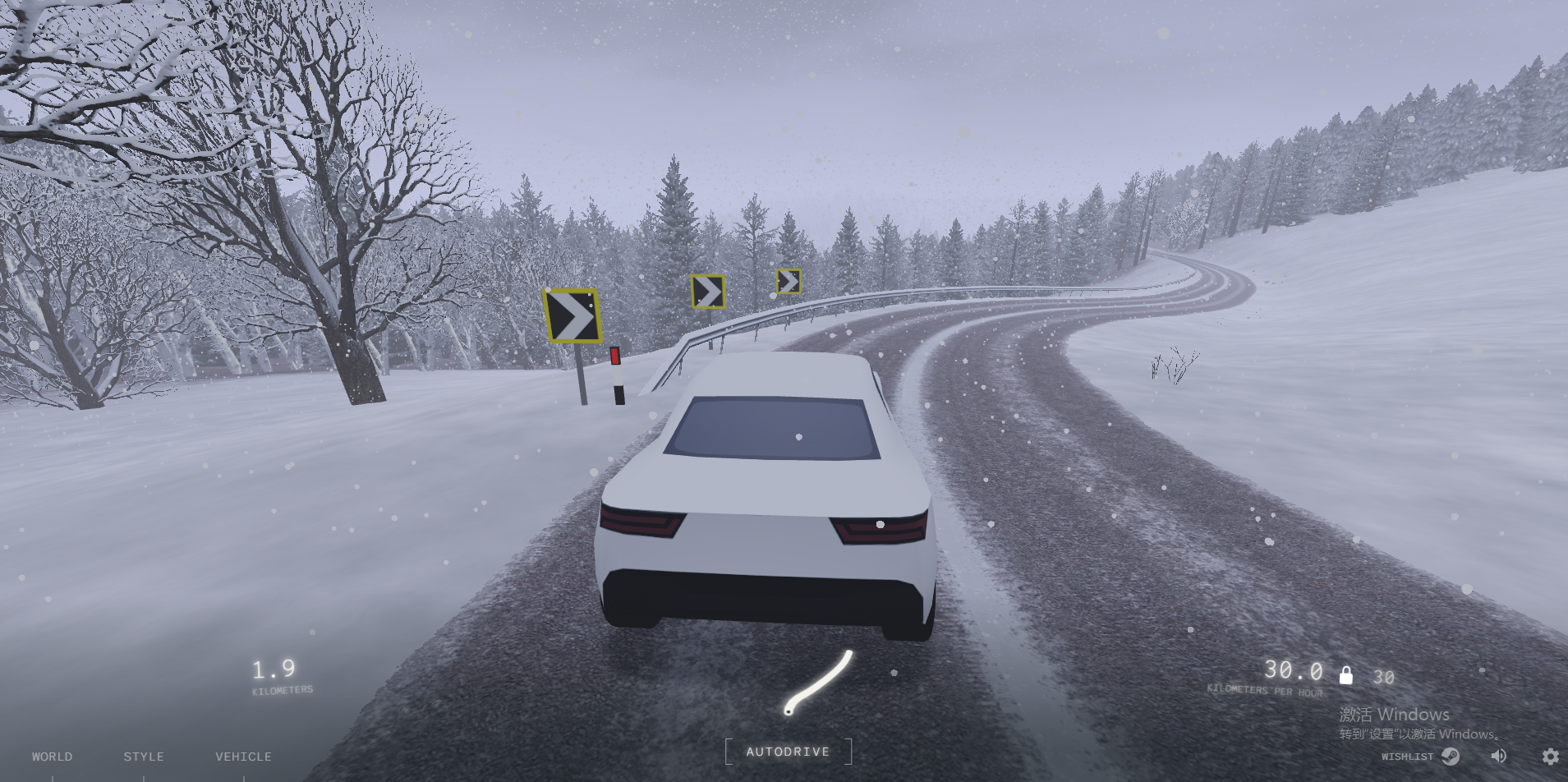The height and width of the screenshot is (782, 1568).
Task: Click the 1.9 kilometers distance counter
Action: [274, 670]
